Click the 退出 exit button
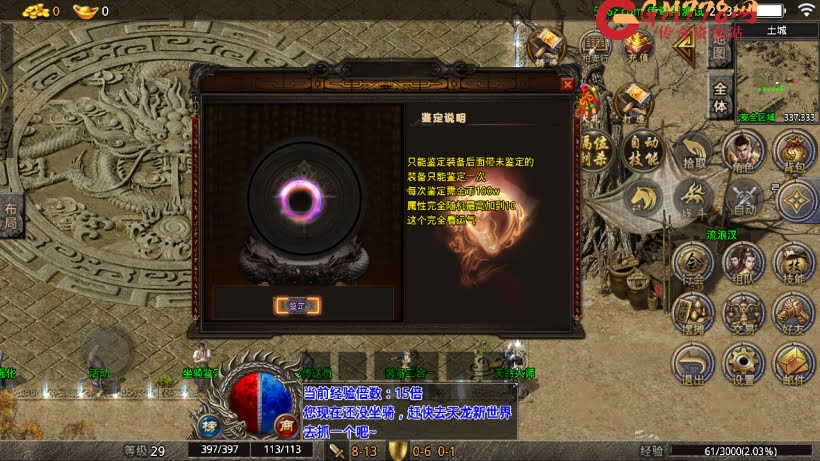The width and height of the screenshot is (820, 461). tap(693, 362)
